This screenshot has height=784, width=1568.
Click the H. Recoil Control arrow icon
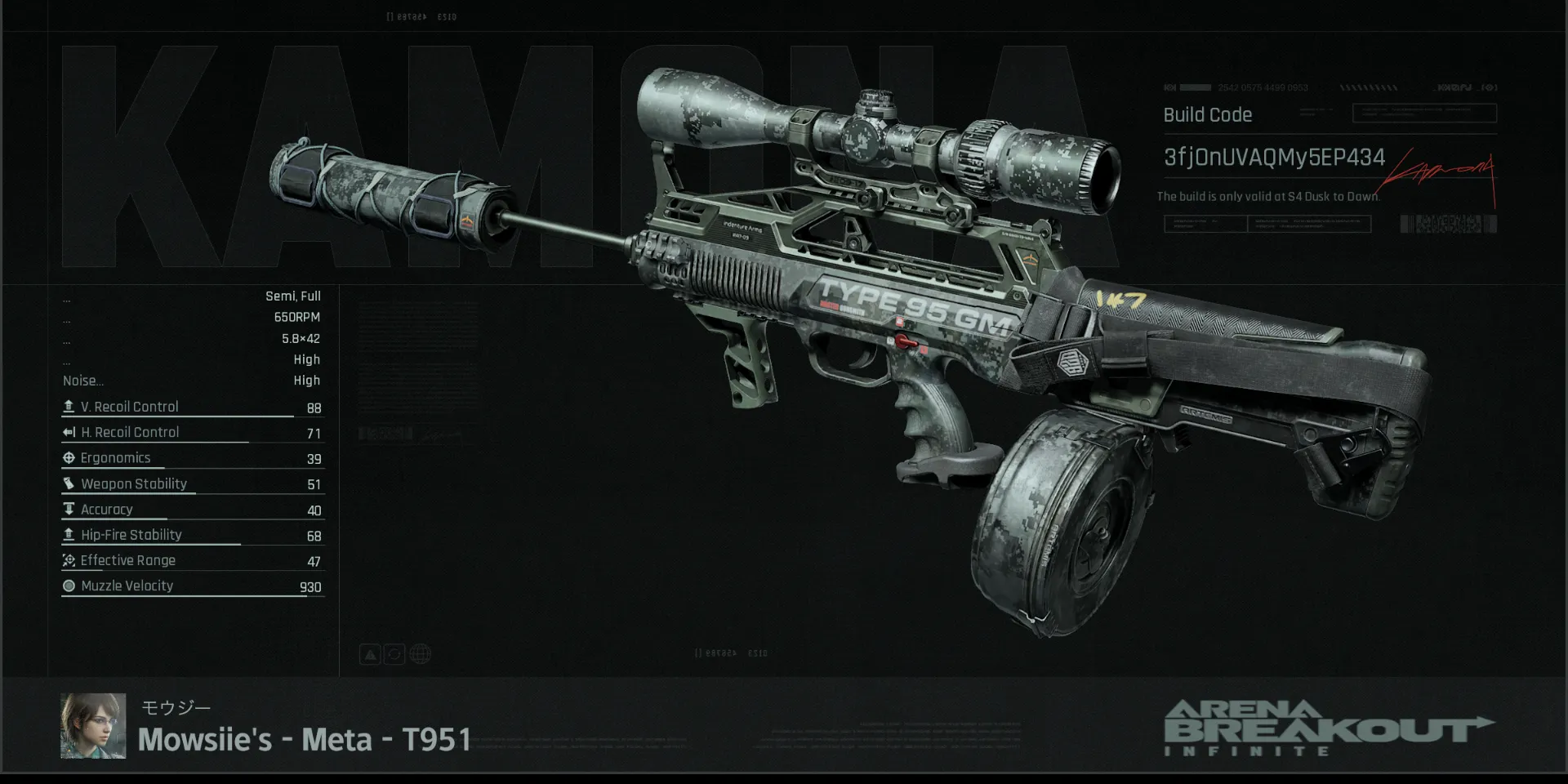[x=69, y=432]
